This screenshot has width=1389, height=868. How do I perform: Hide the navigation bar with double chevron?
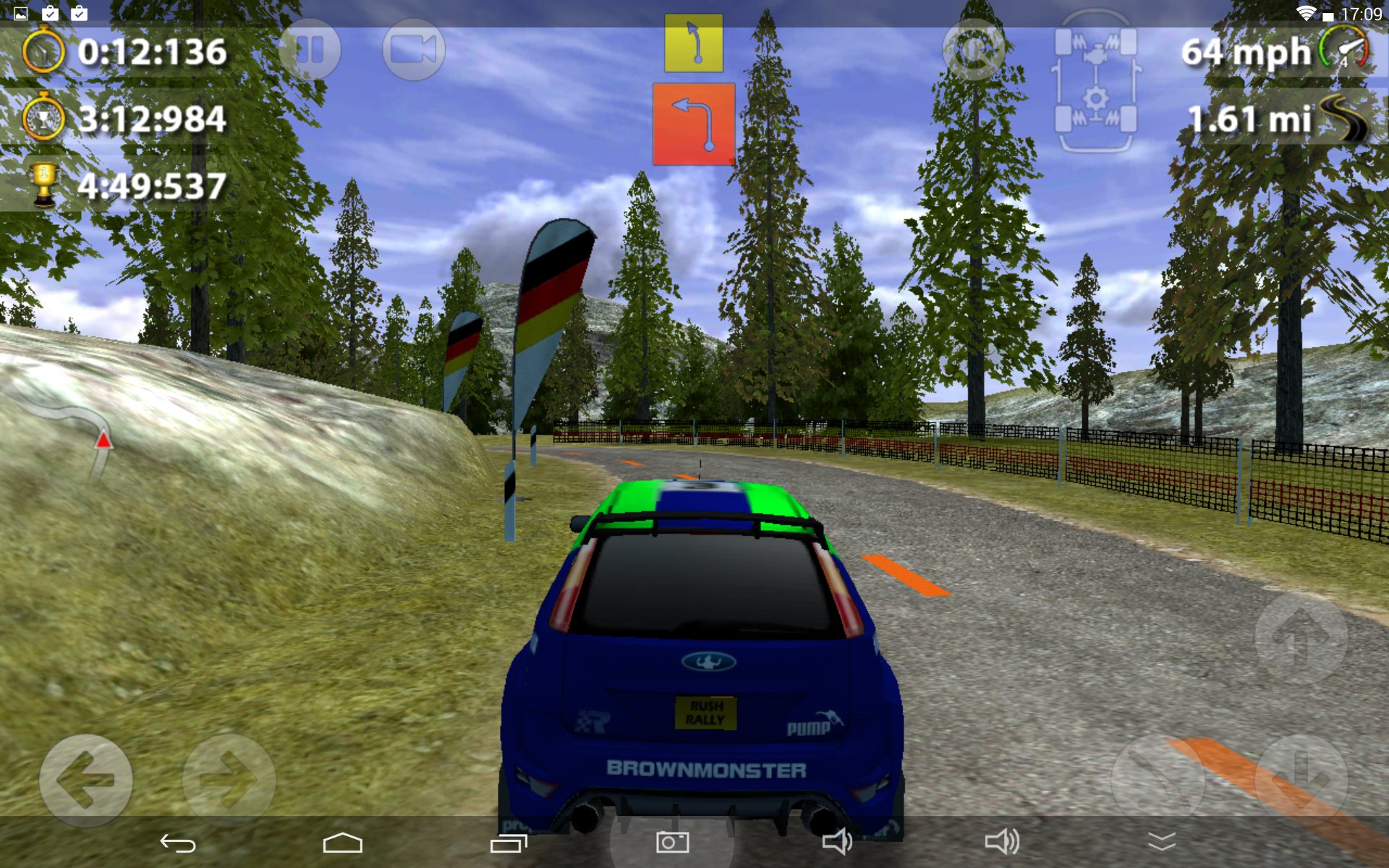click(1162, 843)
